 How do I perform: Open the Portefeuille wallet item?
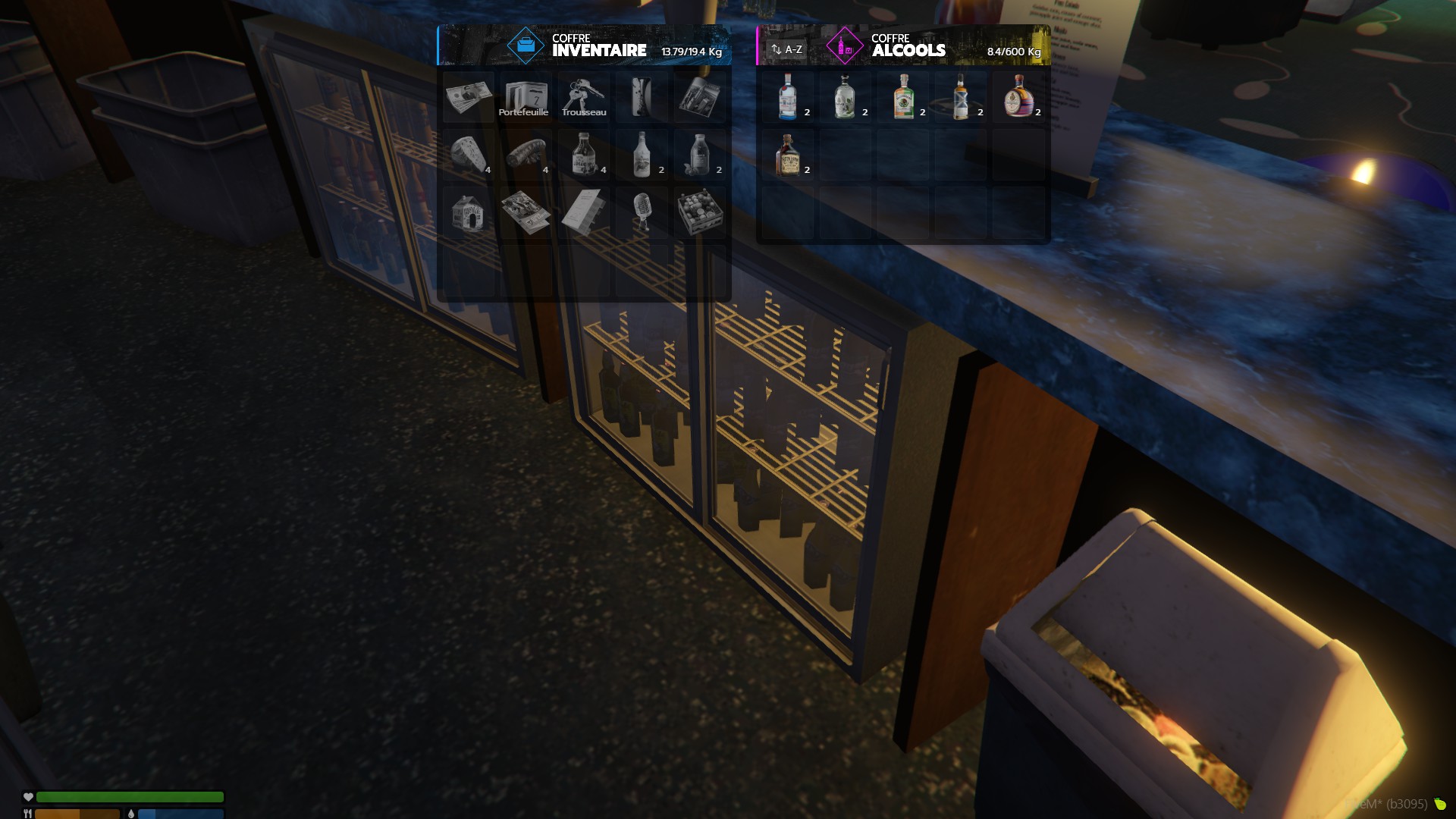tap(526, 96)
